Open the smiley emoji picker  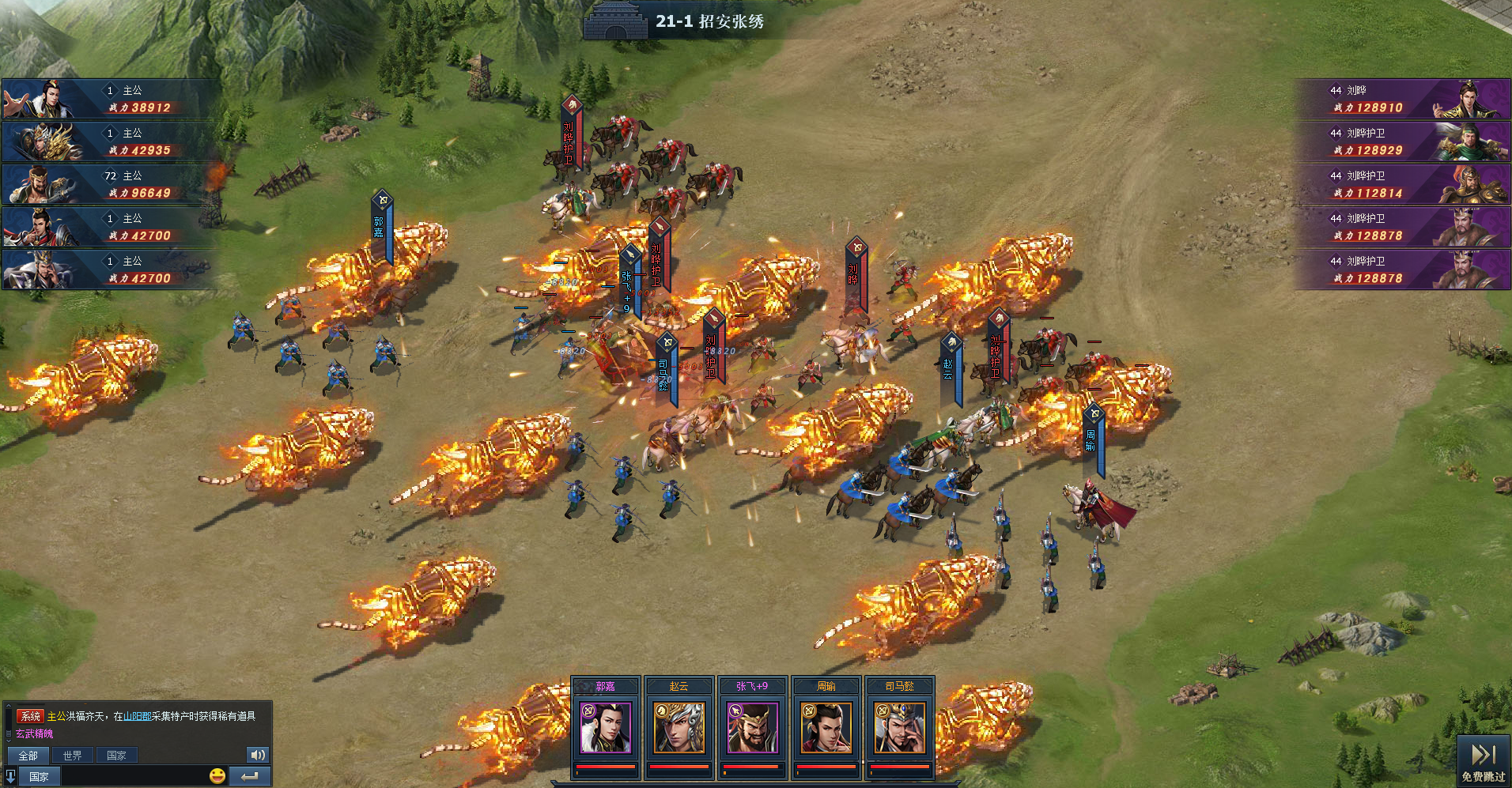pyautogui.click(x=217, y=776)
